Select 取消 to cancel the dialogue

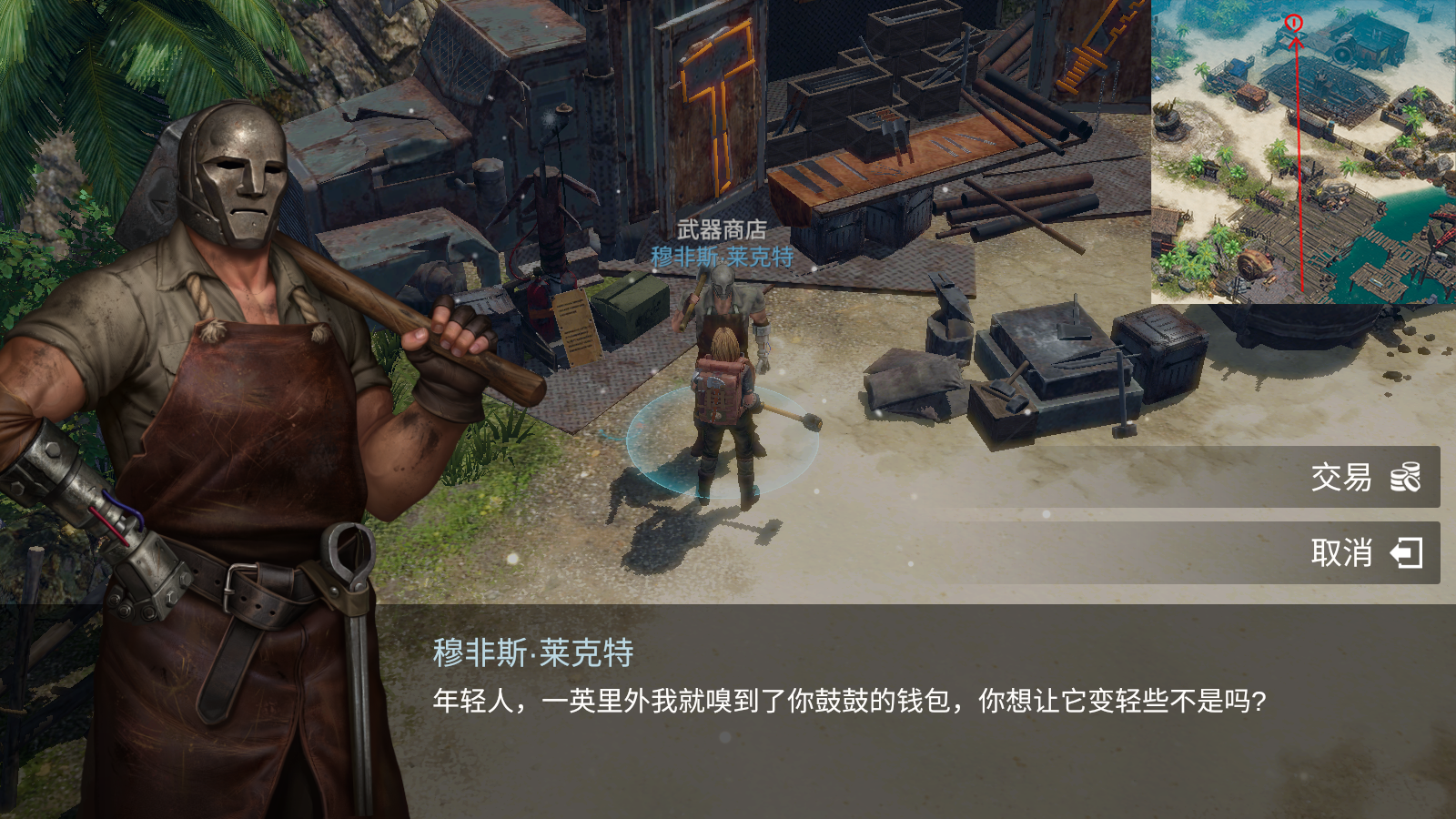(1363, 552)
